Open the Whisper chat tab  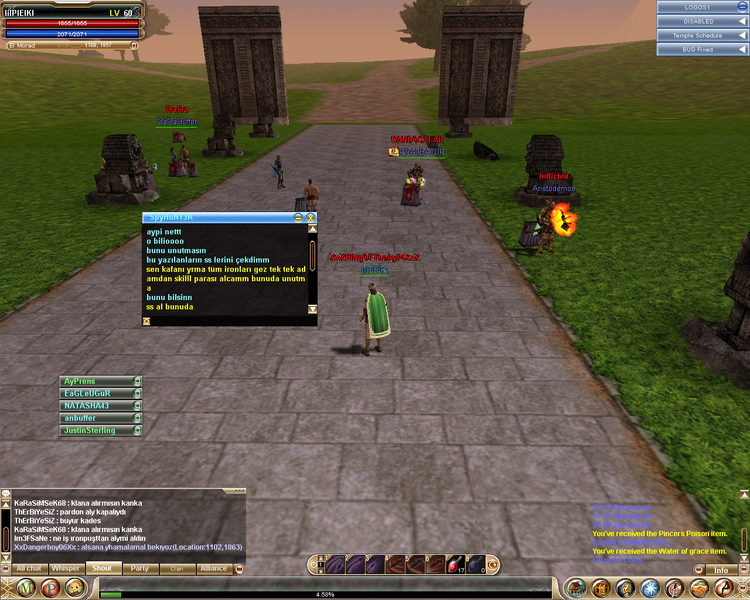(66, 568)
